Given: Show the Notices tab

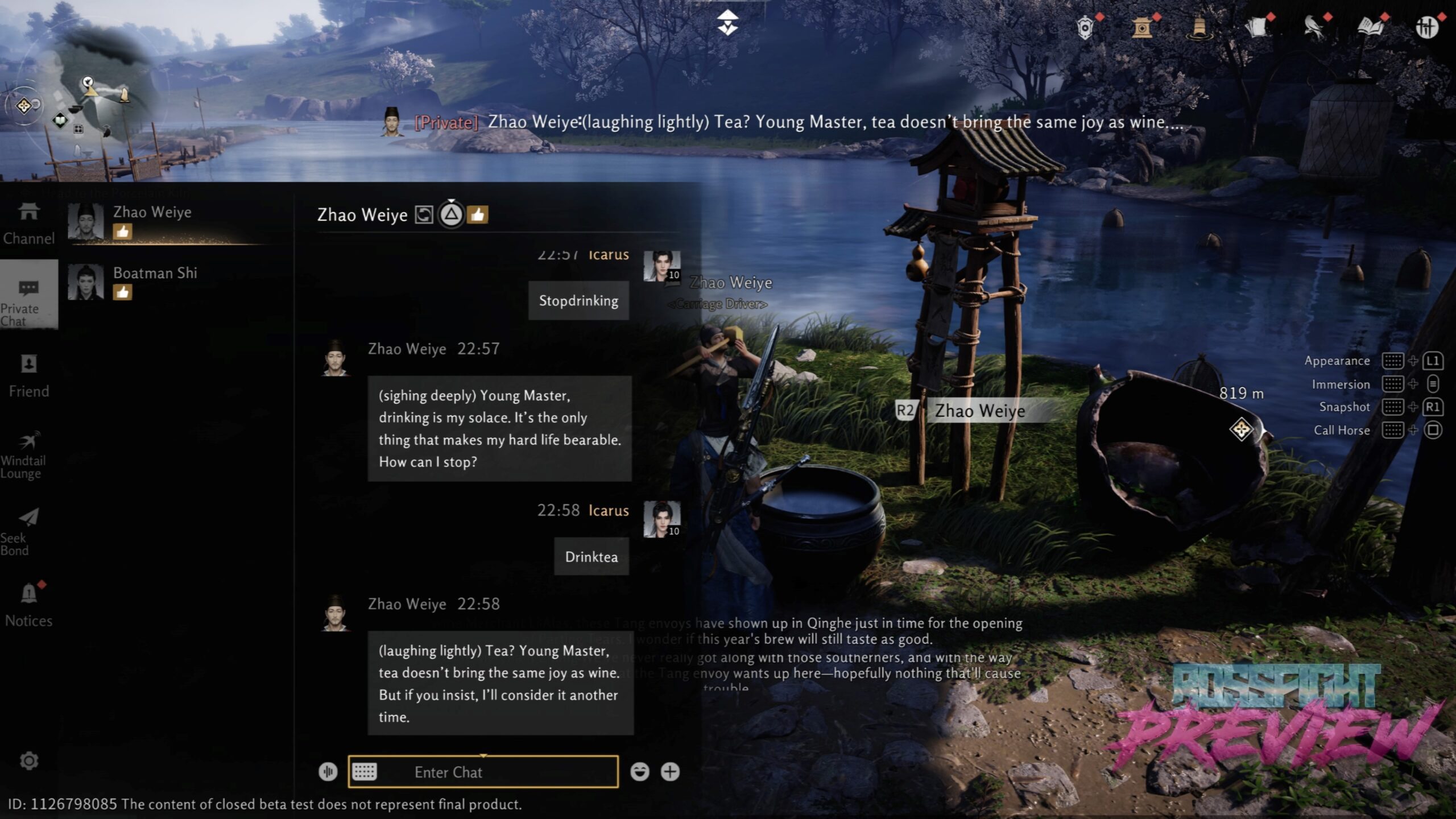Looking at the screenshot, I should pyautogui.click(x=28, y=605).
